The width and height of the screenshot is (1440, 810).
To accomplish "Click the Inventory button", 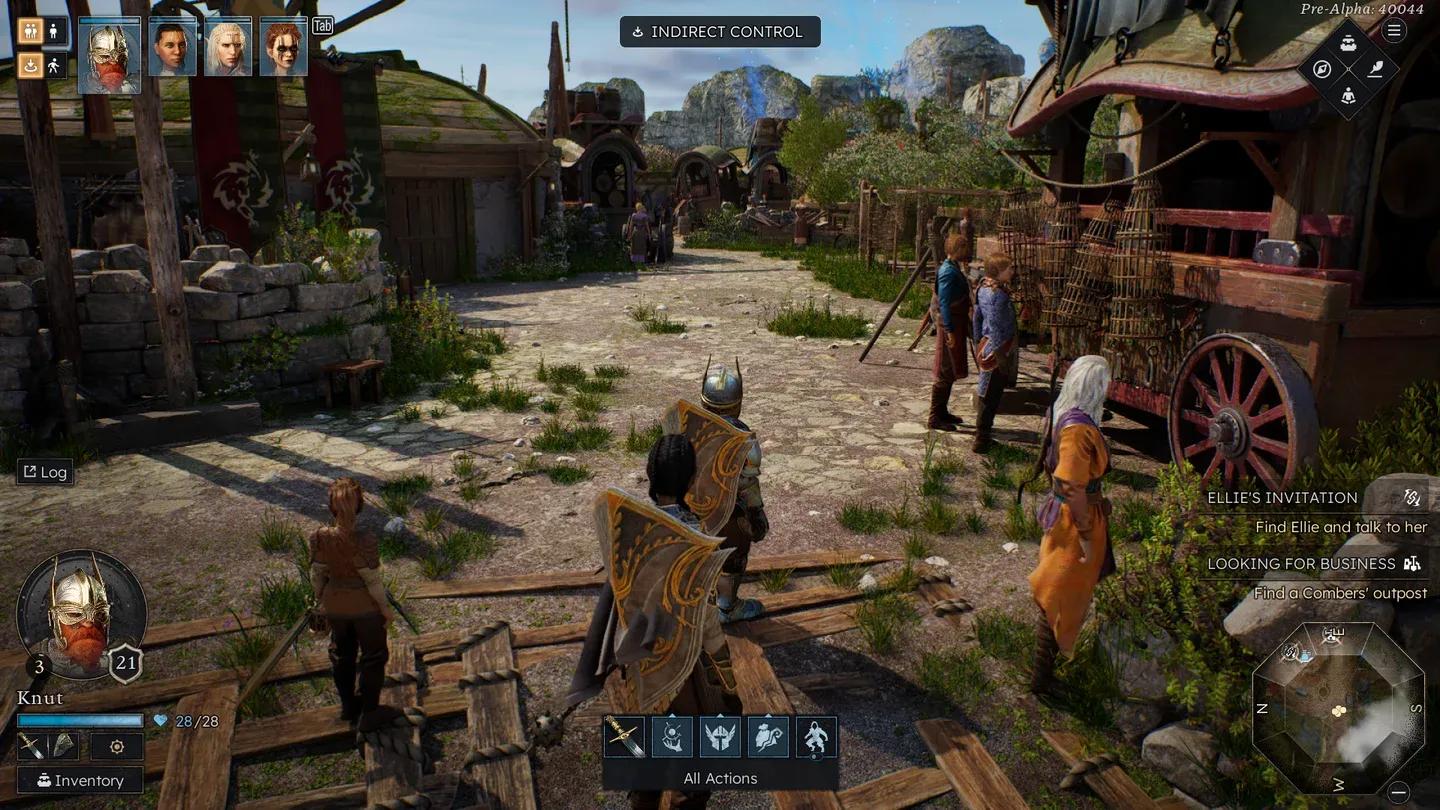I will coord(80,779).
